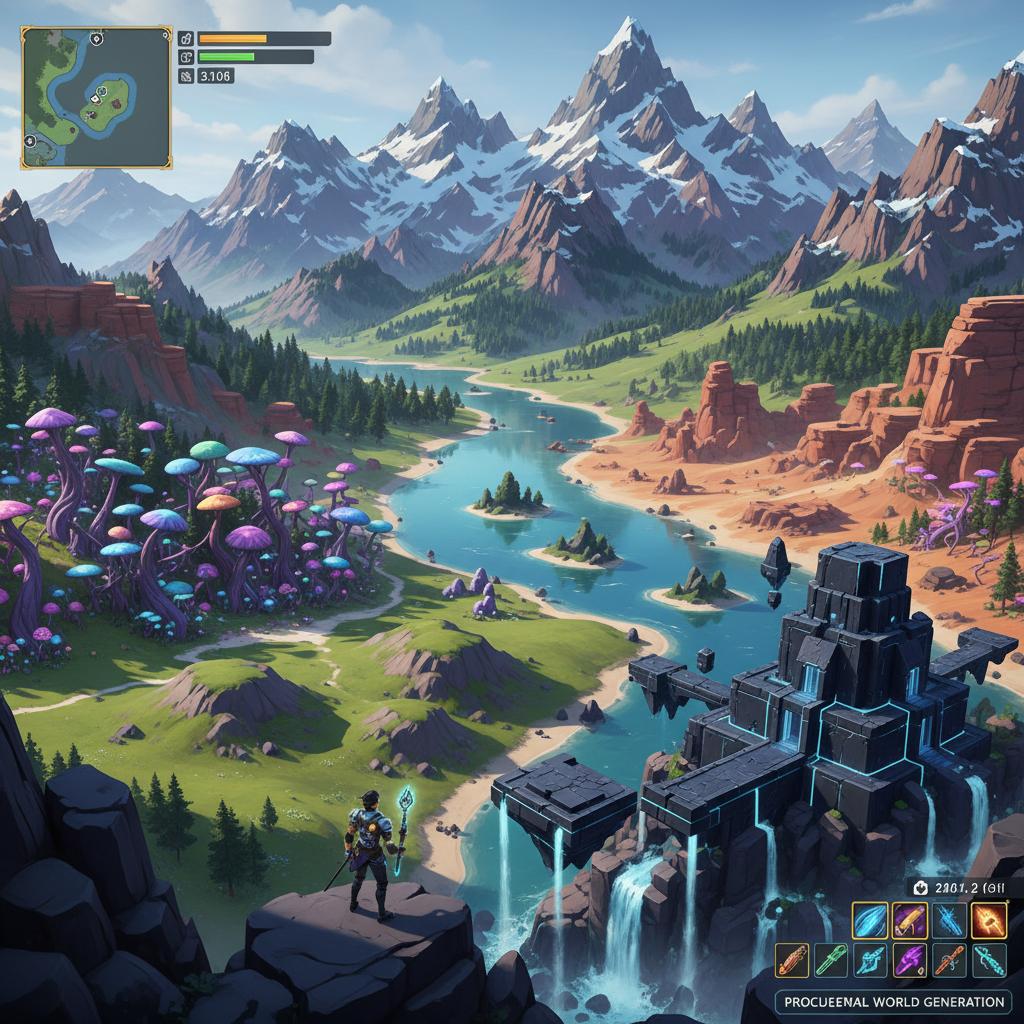Select the orange-red blade hotbar slot

click(792, 960)
